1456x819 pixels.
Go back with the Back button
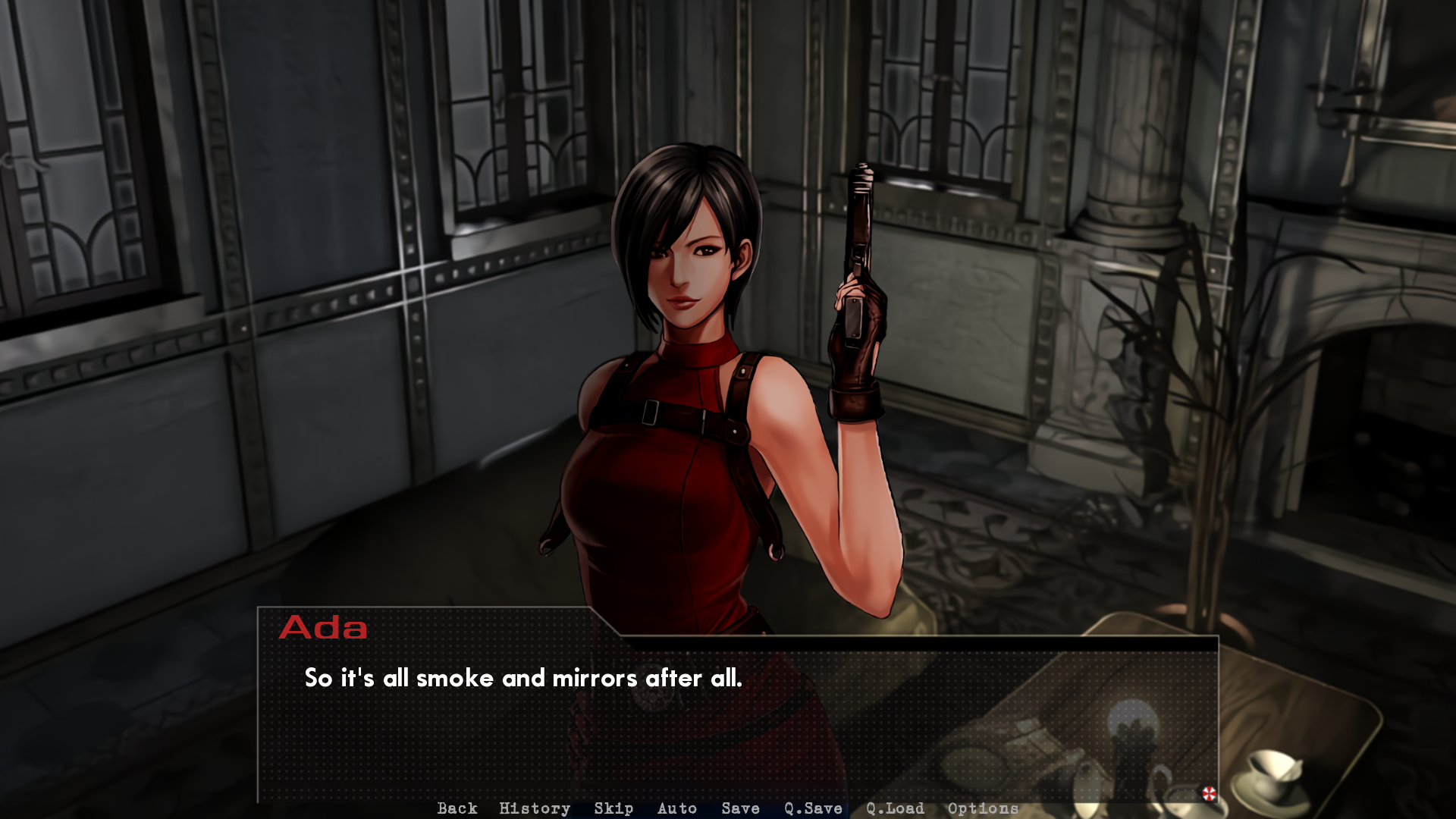tap(457, 808)
